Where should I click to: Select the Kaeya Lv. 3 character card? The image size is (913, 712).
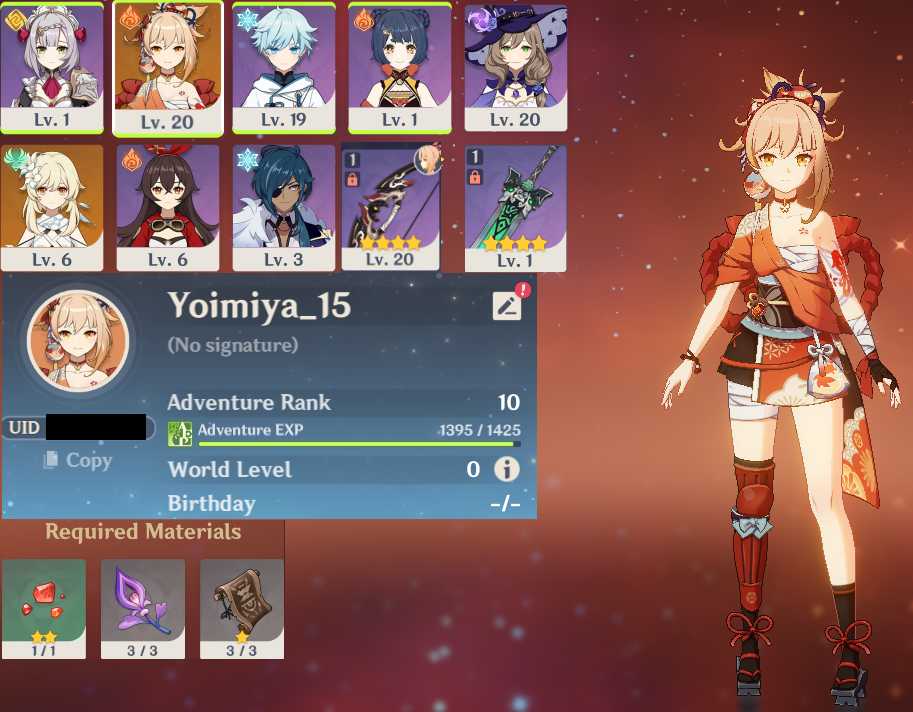click(x=284, y=207)
